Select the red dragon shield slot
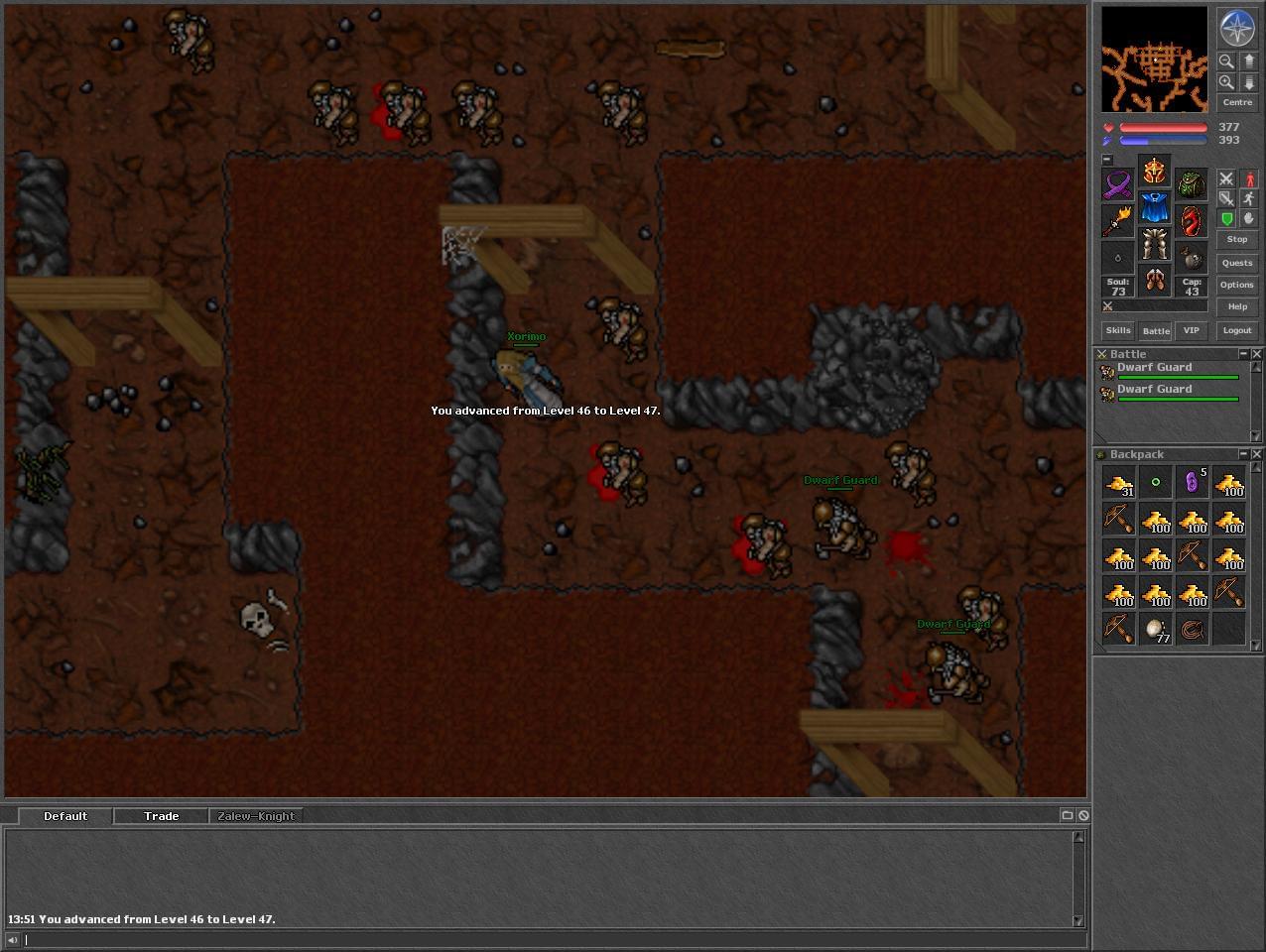Viewport: 1266px width, 952px height. [x=1191, y=220]
